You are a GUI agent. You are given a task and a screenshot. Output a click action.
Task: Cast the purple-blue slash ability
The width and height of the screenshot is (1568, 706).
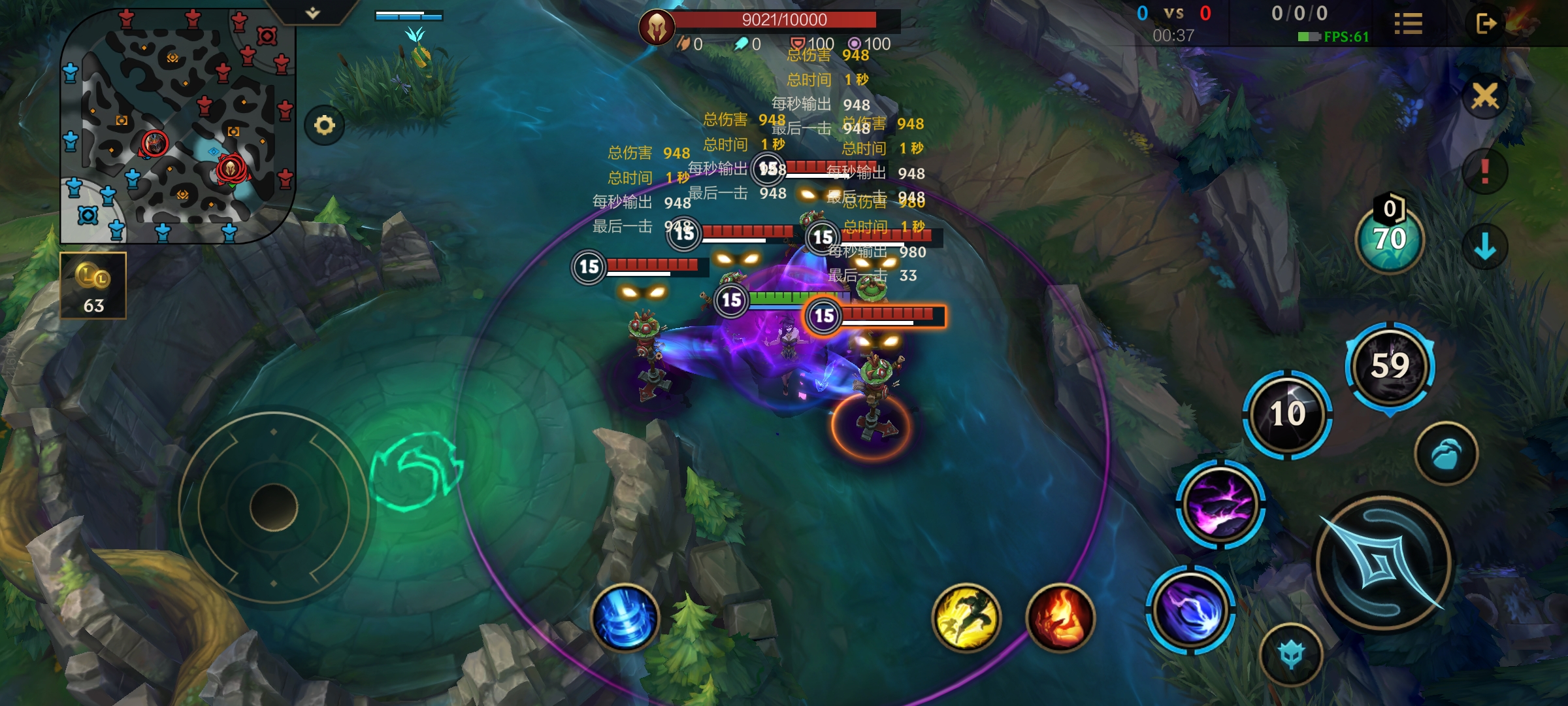point(1190,609)
